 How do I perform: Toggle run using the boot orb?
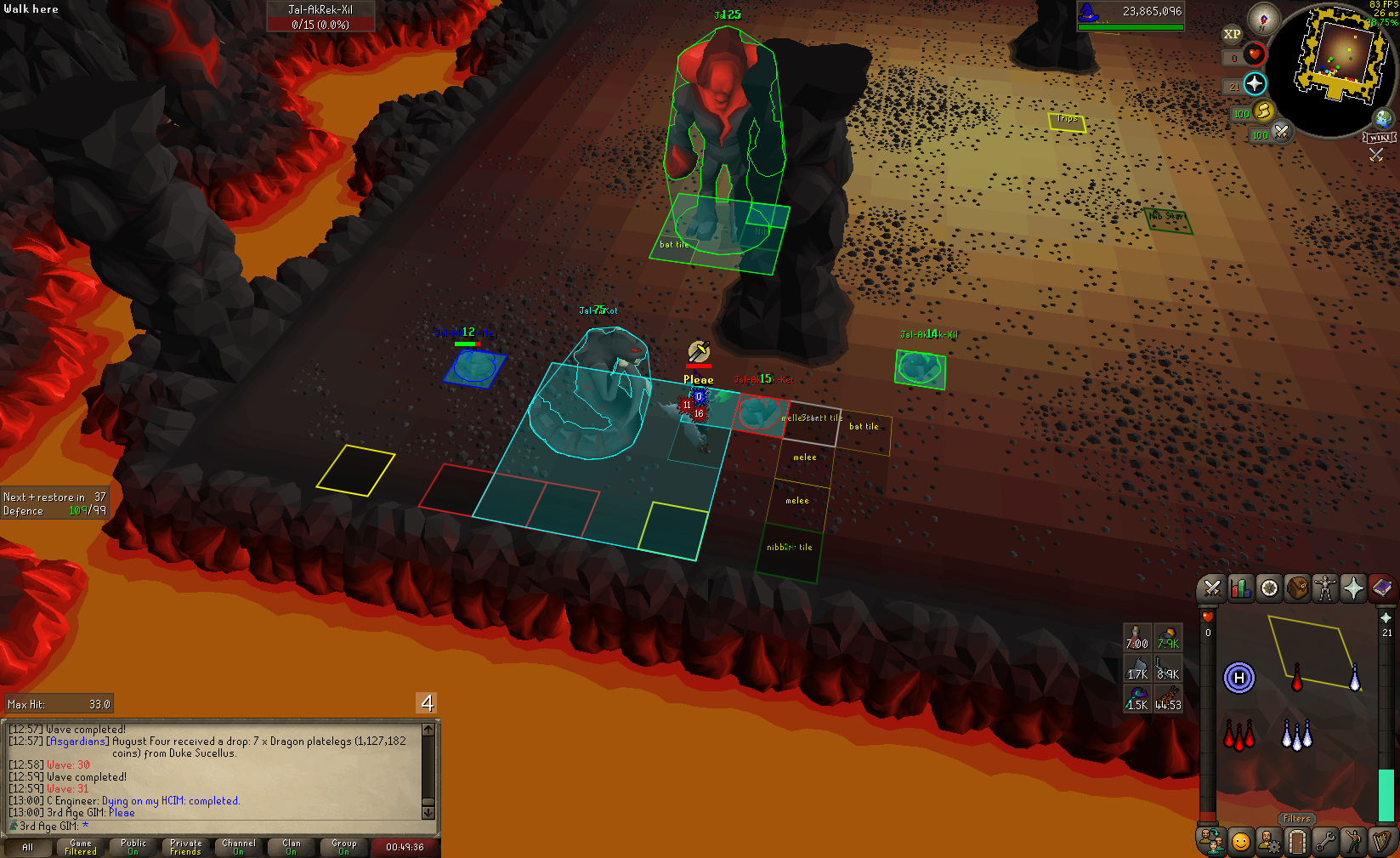coord(1263,111)
